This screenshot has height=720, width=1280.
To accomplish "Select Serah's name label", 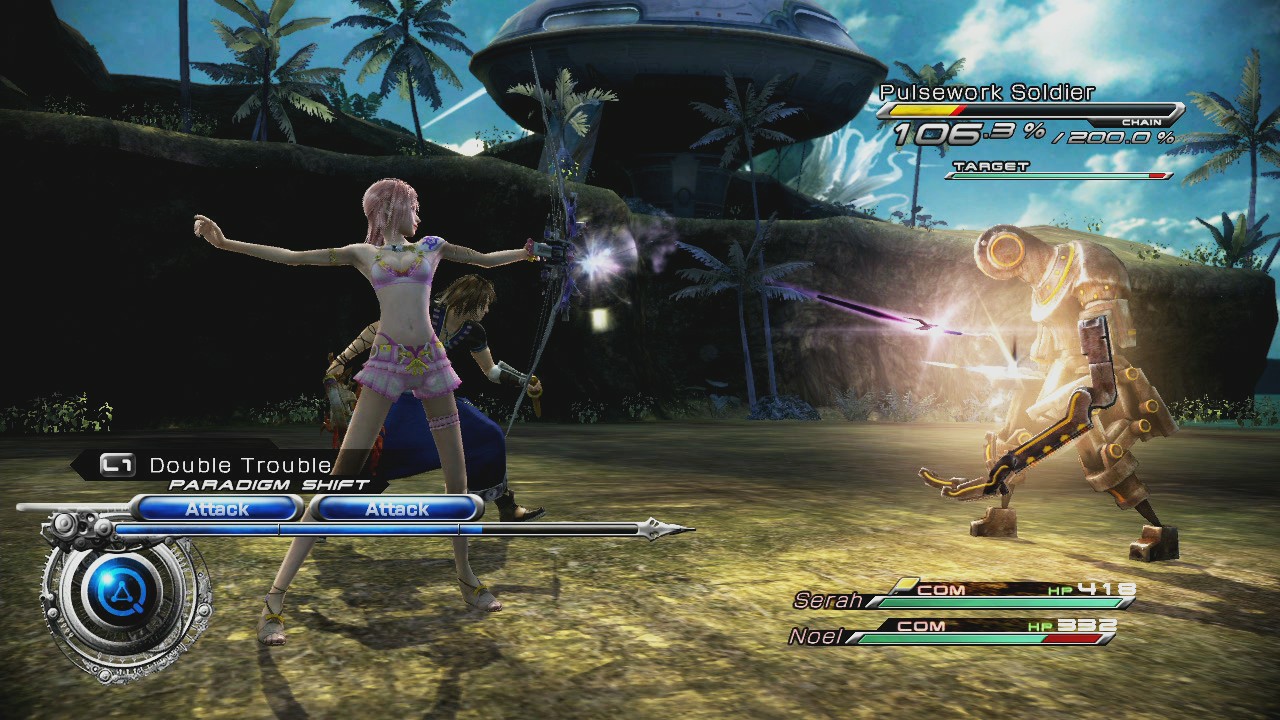I will pyautogui.click(x=828, y=600).
